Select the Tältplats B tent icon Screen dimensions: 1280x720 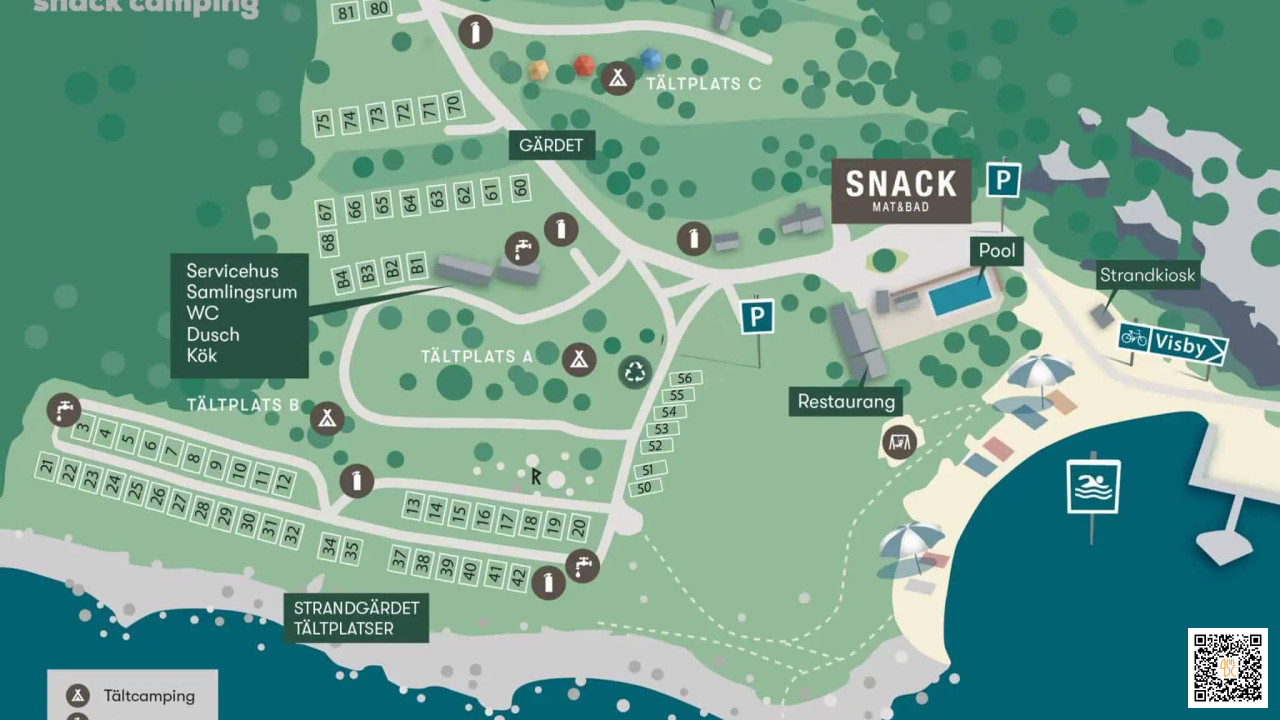click(x=325, y=418)
